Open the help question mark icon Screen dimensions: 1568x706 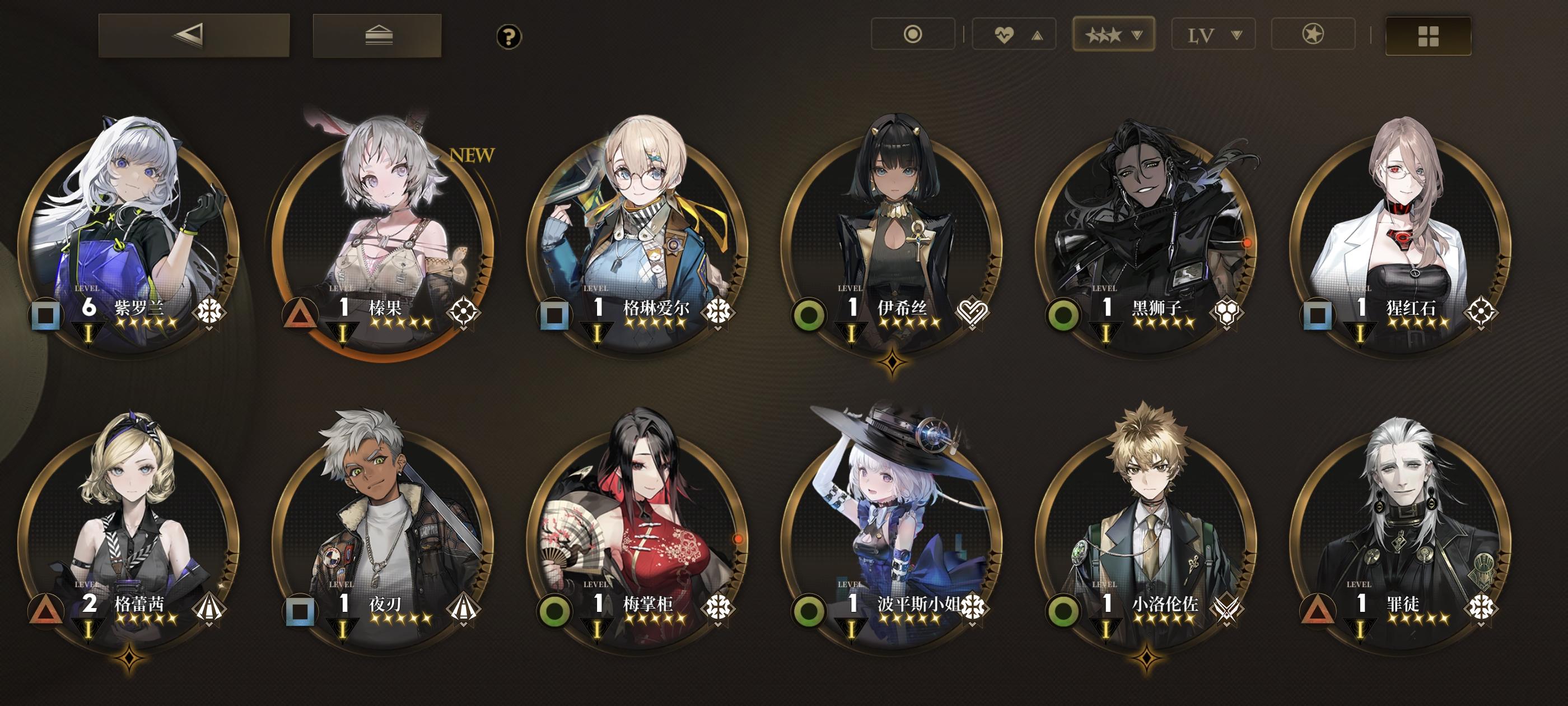(510, 36)
